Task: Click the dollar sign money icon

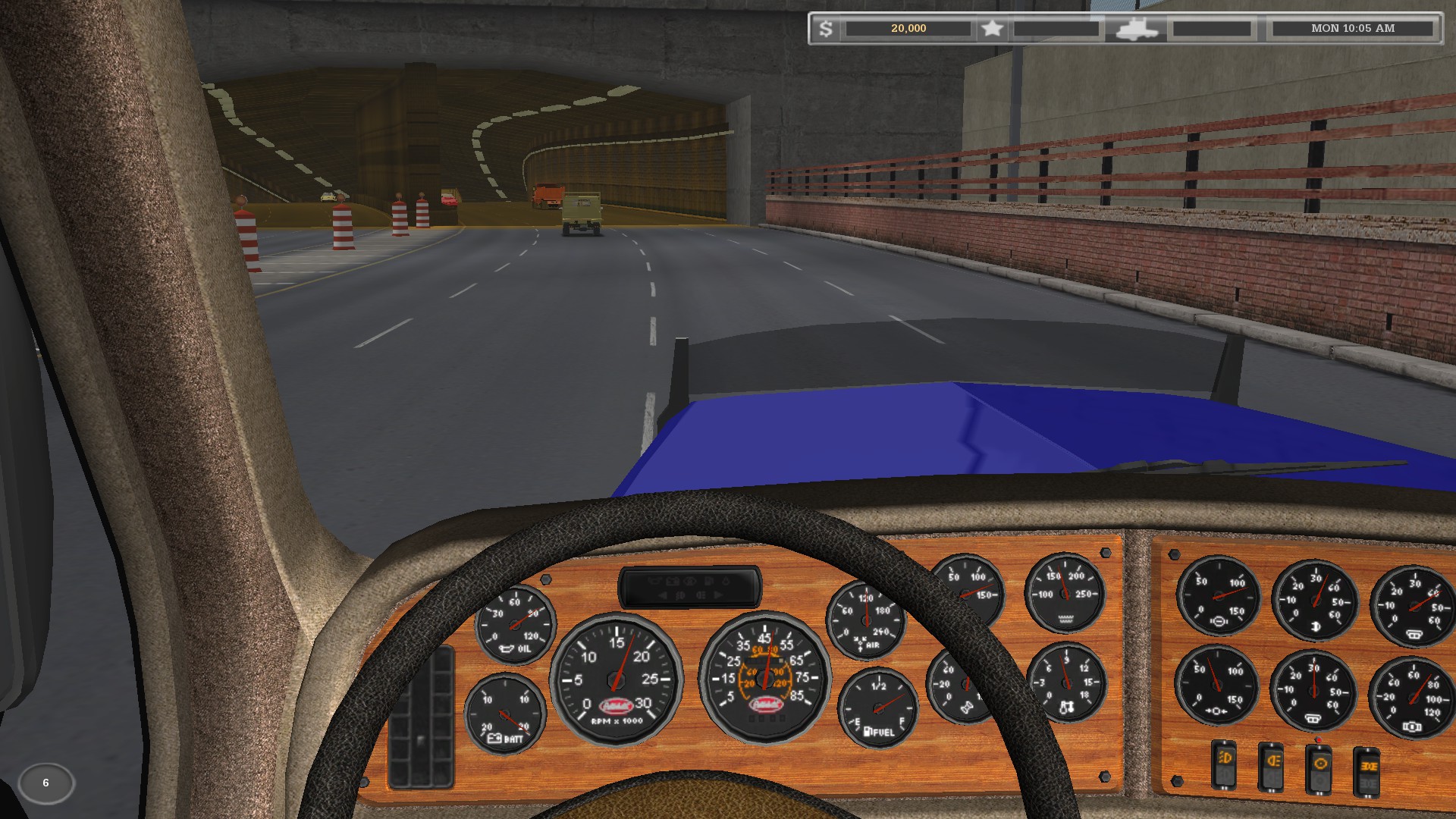Action: (x=826, y=29)
